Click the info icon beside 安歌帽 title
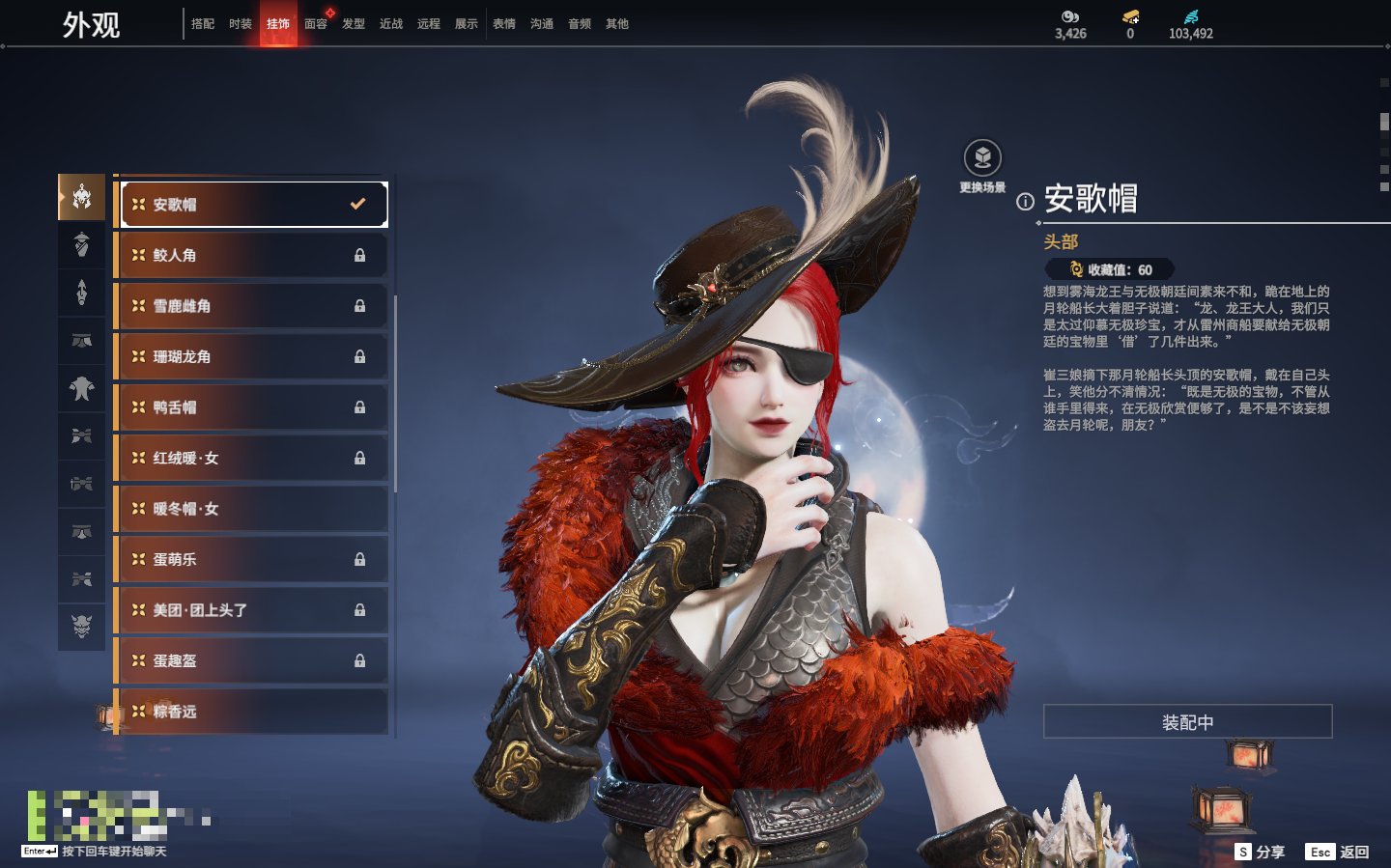The height and width of the screenshot is (868, 1391). coord(1025,202)
